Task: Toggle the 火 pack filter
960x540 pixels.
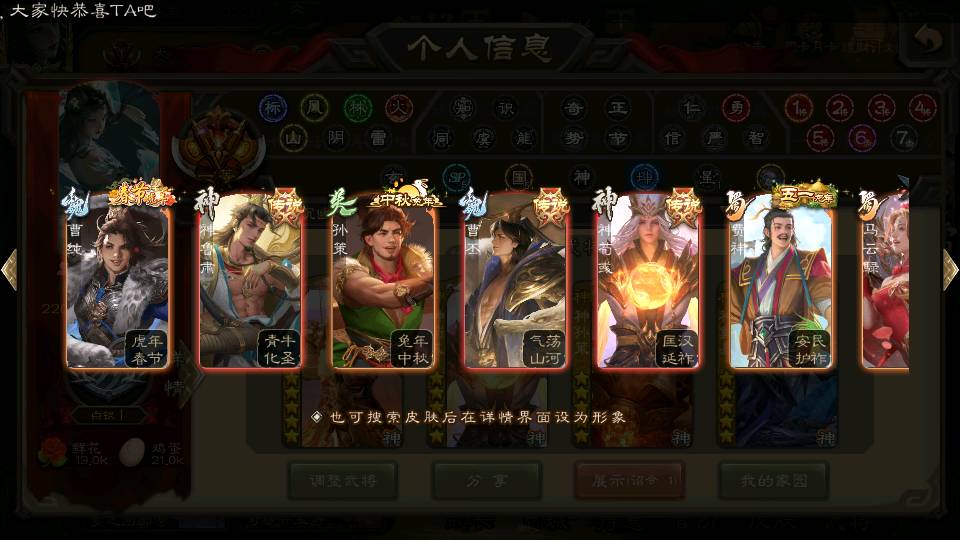Action: tap(399, 108)
